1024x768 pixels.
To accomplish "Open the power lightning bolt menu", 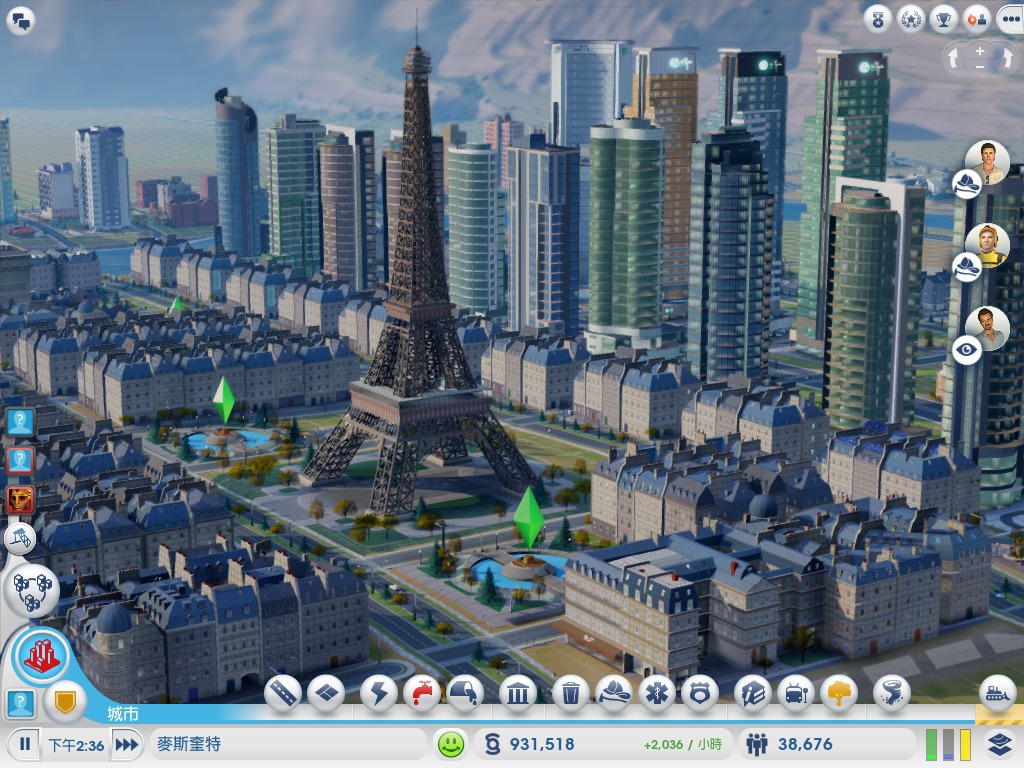I will pos(379,692).
